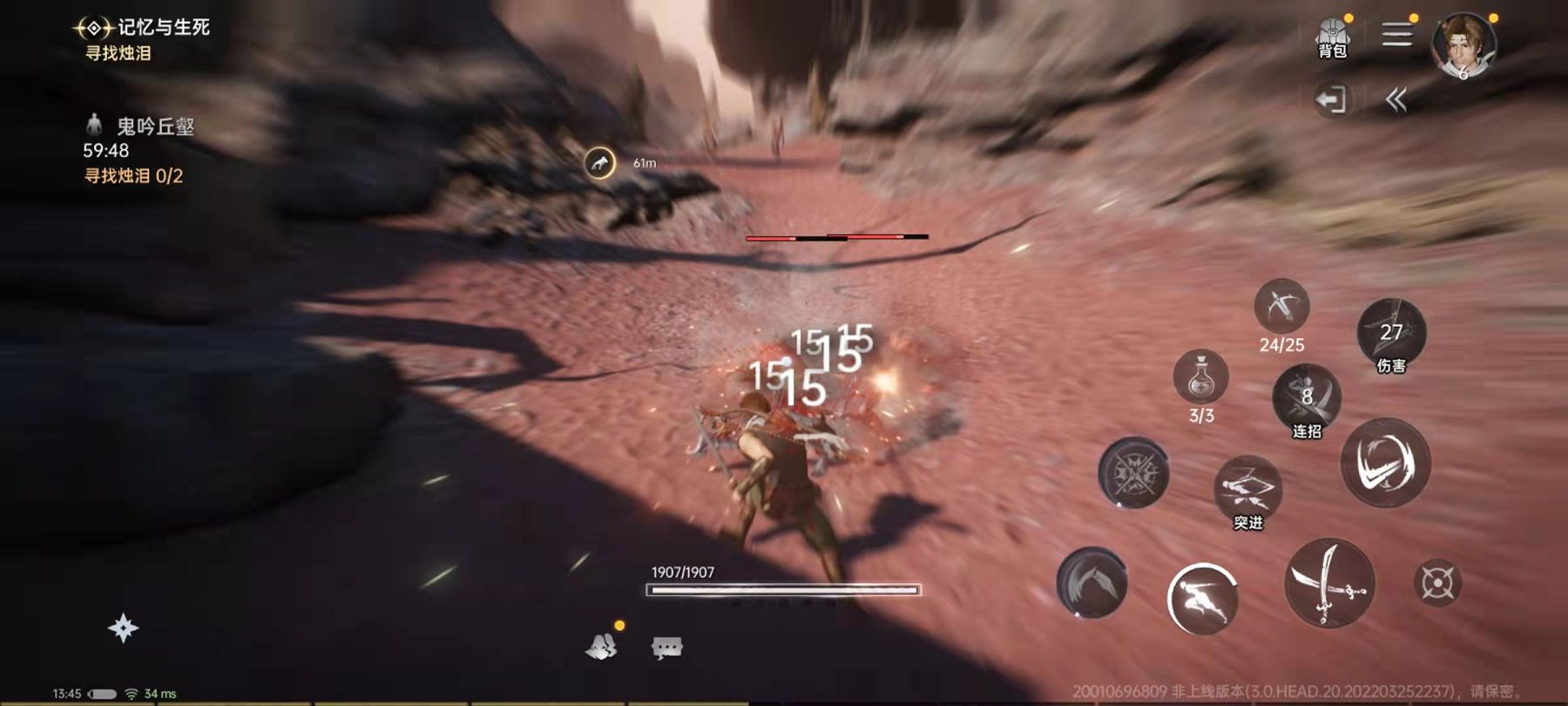Open the chat speech bubble

point(666,647)
